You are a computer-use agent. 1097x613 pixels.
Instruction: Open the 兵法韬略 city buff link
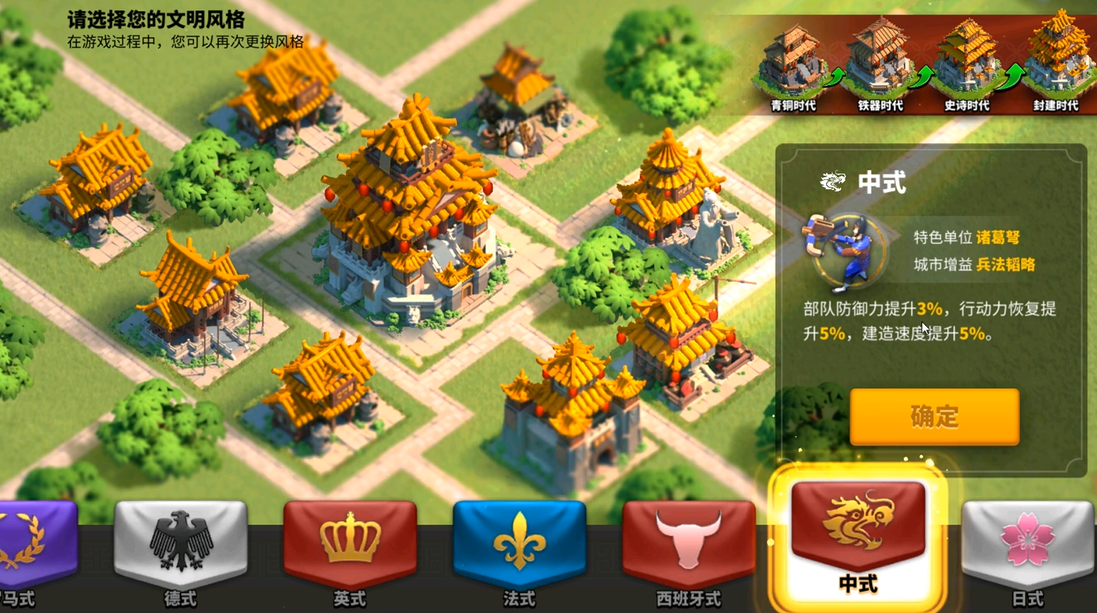pyautogui.click(x=1006, y=265)
